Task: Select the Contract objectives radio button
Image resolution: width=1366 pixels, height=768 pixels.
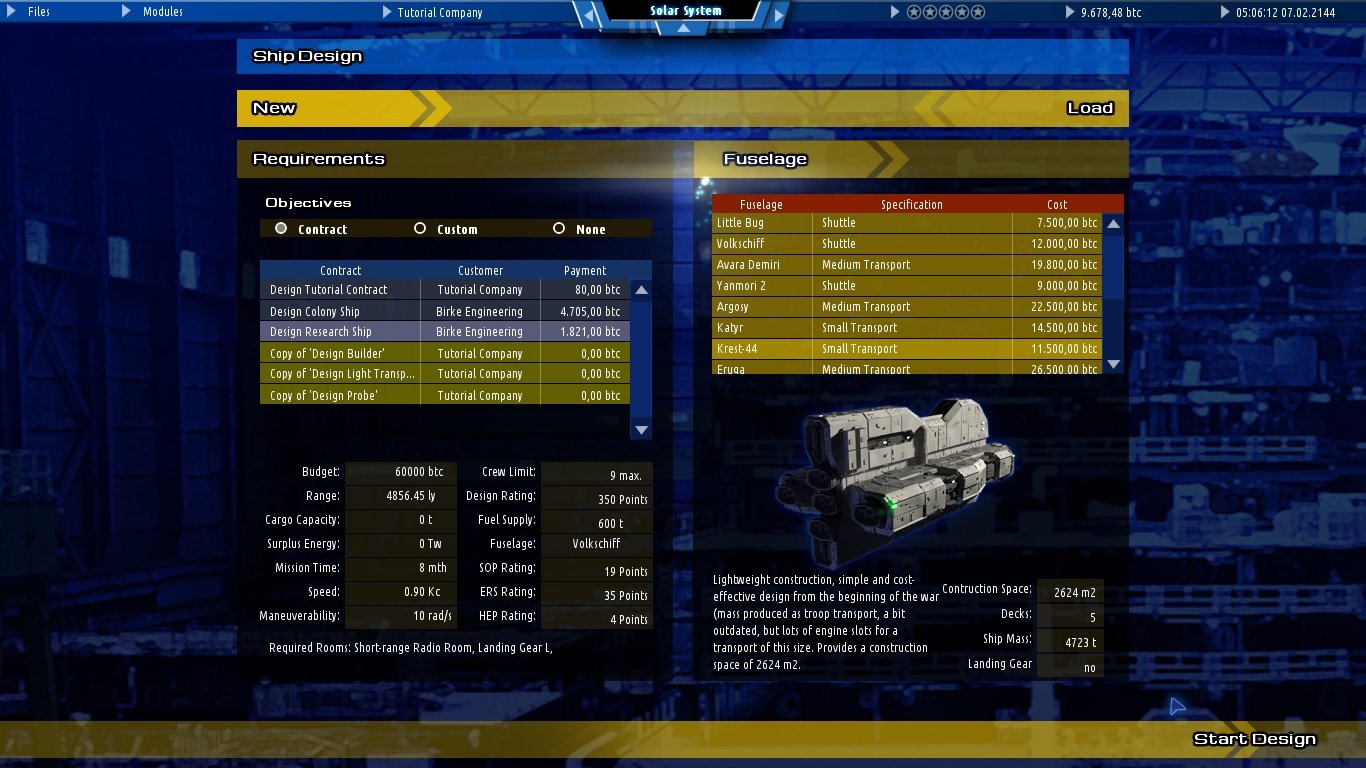Action: click(281, 228)
